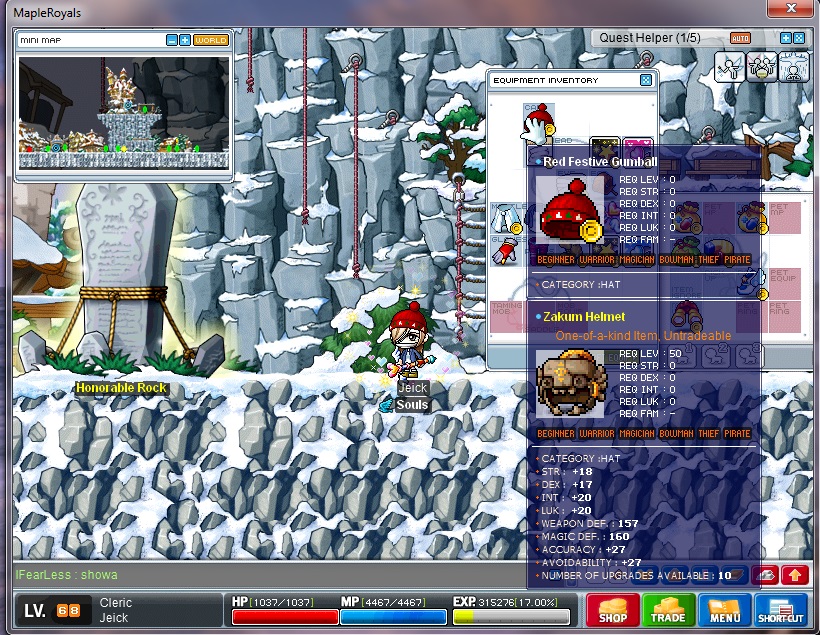
Task: Close the Quest Helper panel
Action: point(799,38)
